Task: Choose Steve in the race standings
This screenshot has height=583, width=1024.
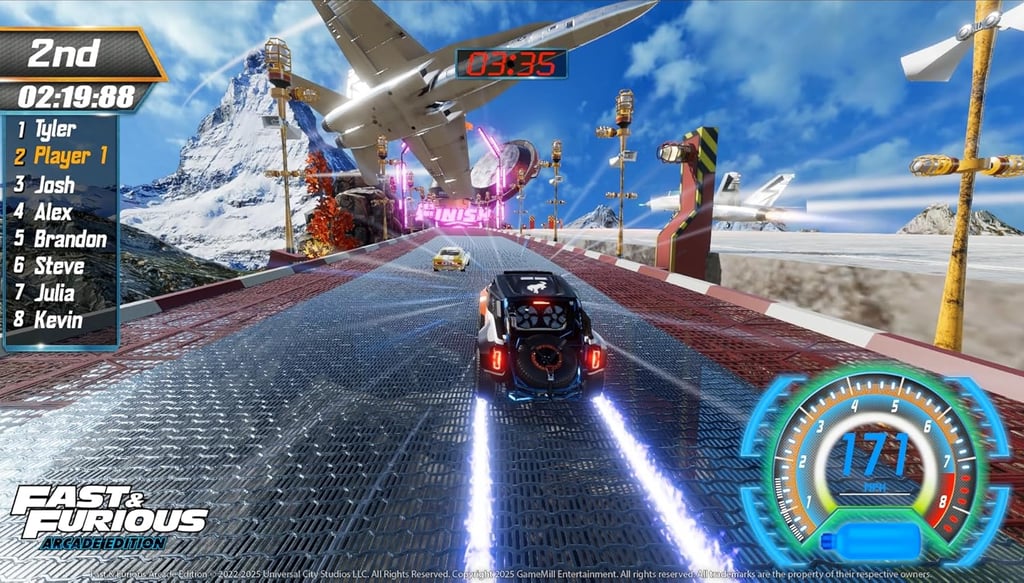Action: 59,267
